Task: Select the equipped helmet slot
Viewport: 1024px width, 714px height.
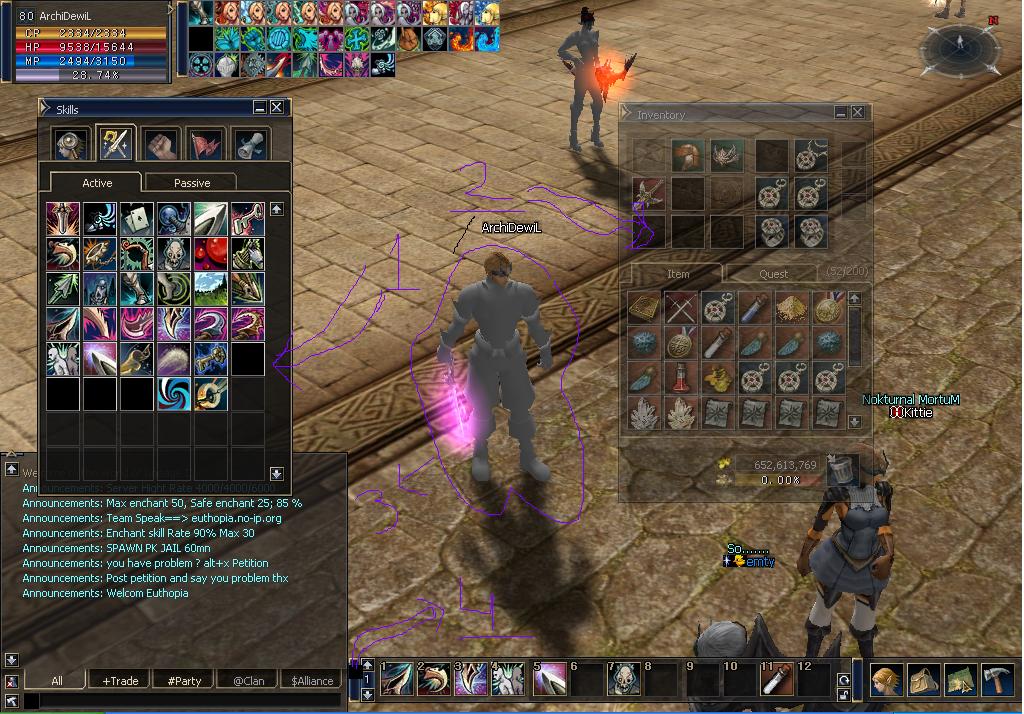Action: [687, 156]
